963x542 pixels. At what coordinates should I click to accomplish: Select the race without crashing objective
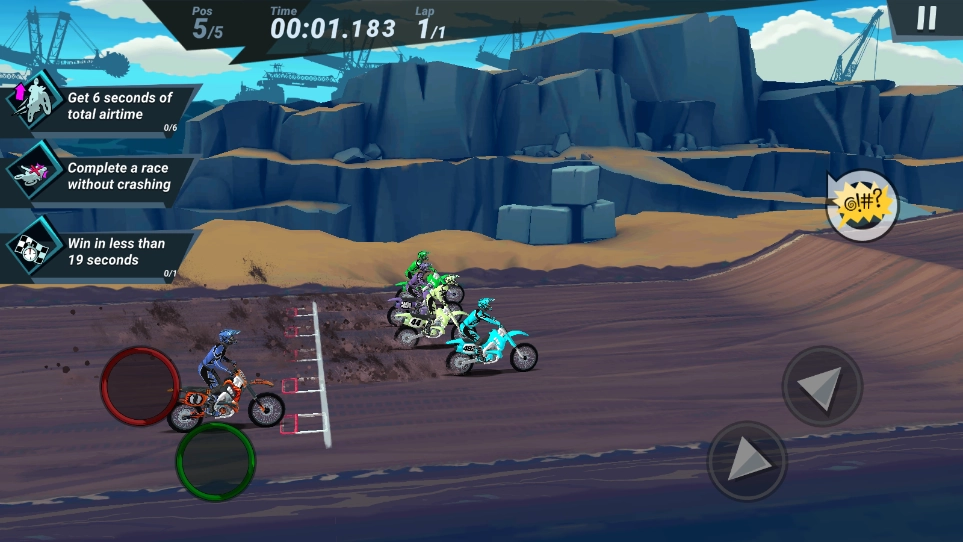(98, 177)
